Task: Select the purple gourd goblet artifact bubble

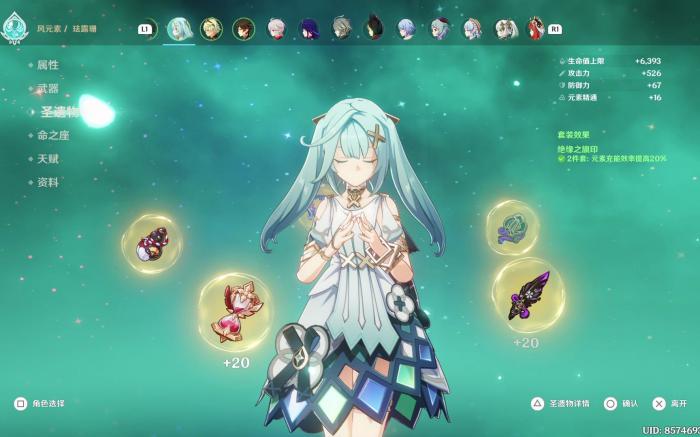Action: [x=152, y=244]
